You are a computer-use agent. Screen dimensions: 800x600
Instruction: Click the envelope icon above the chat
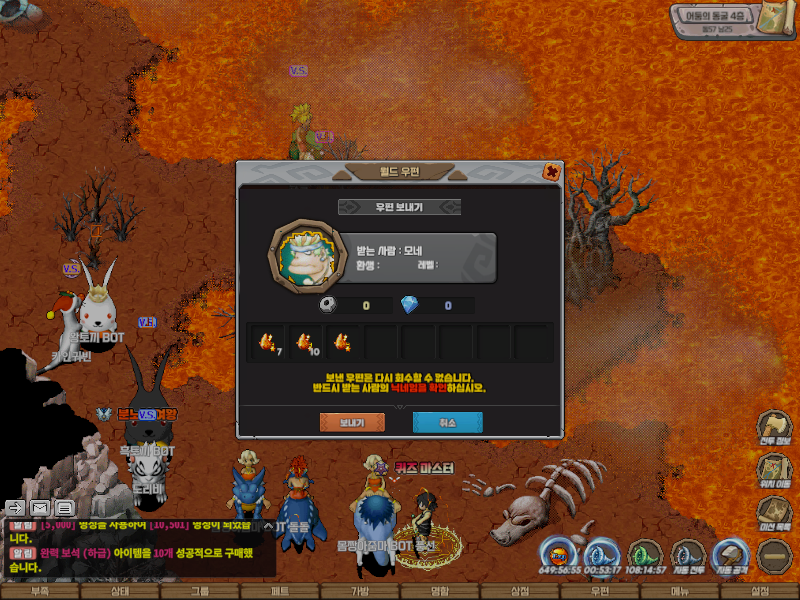(40, 507)
